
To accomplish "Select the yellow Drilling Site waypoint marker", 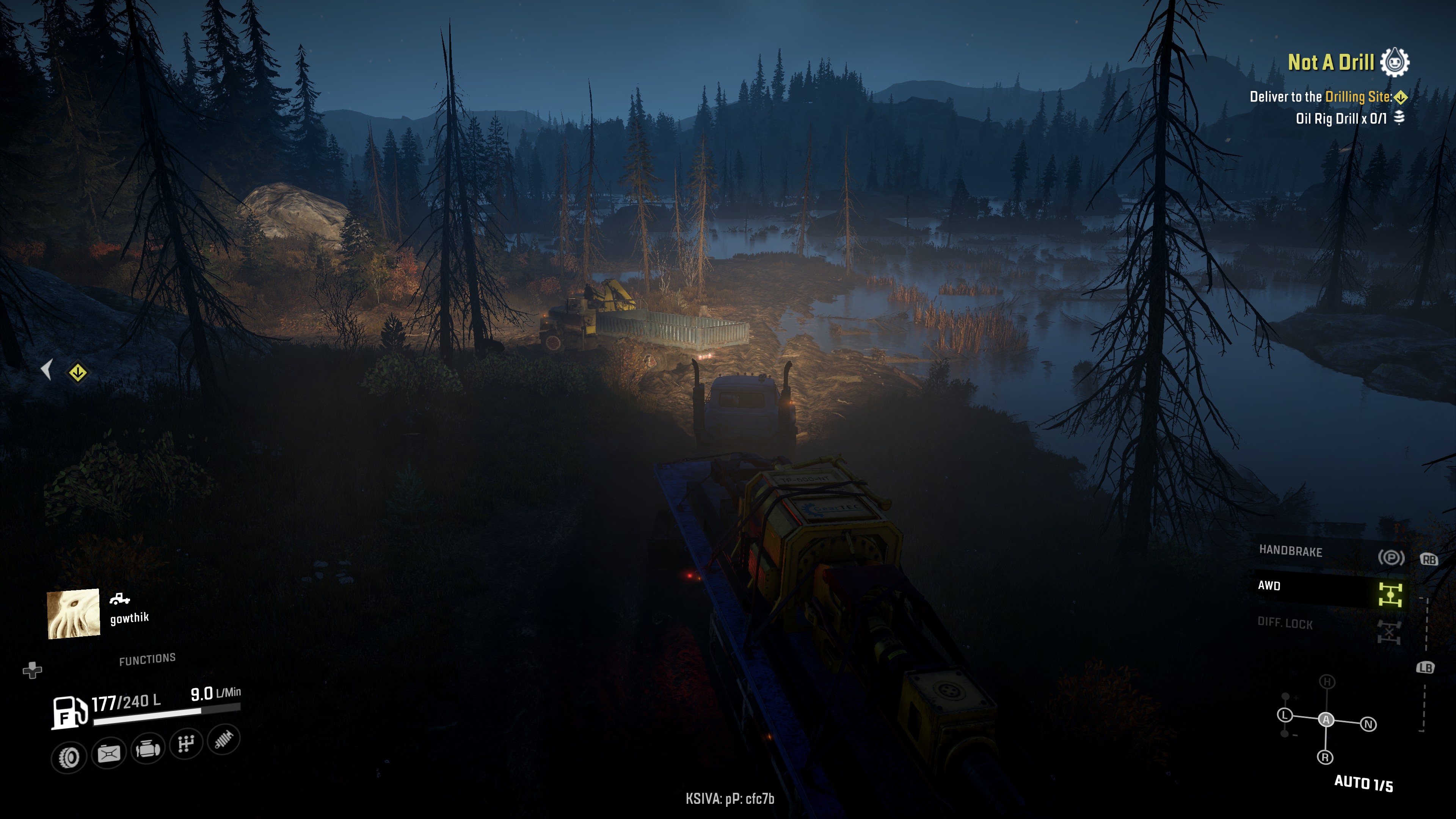I will (77, 372).
